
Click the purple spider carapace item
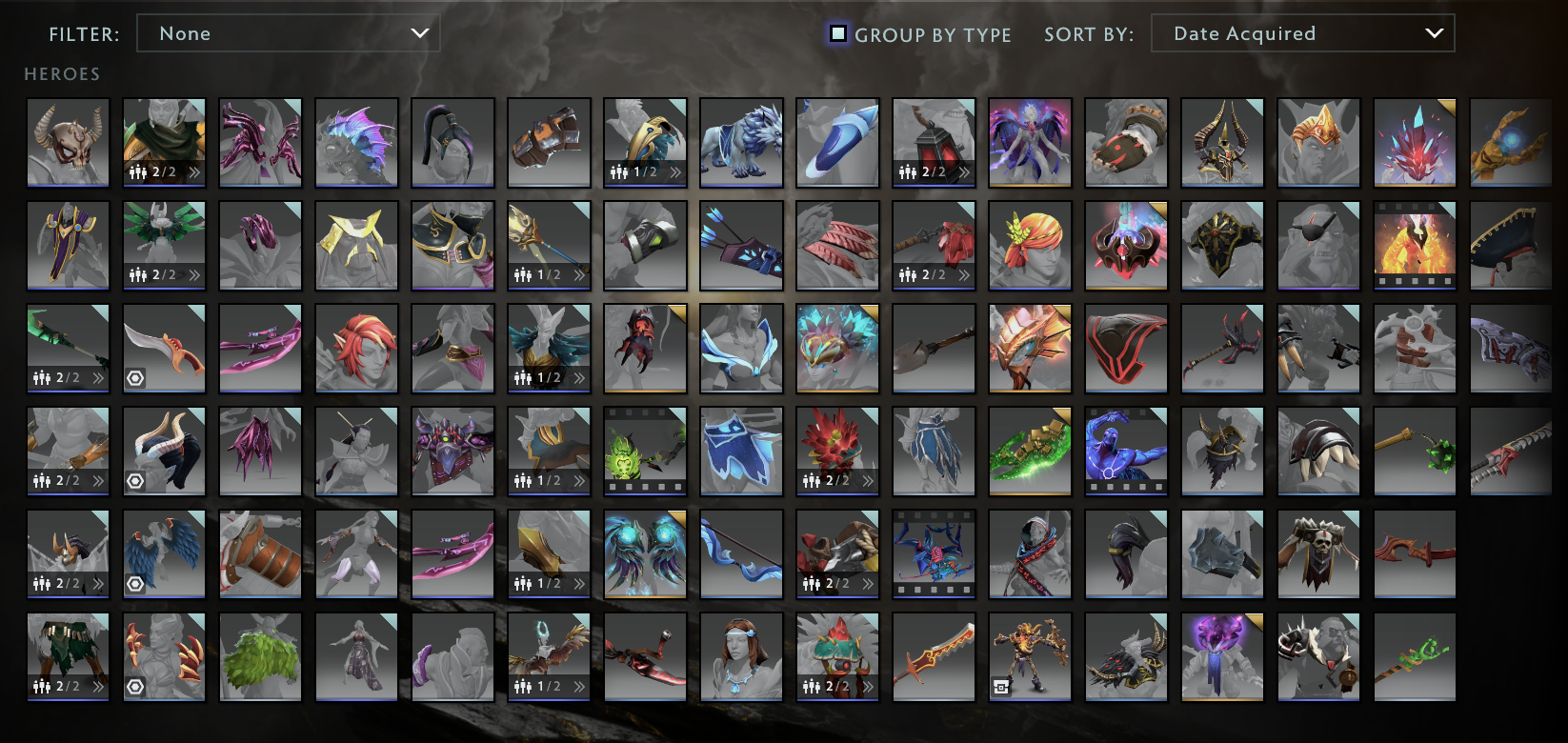452,451
